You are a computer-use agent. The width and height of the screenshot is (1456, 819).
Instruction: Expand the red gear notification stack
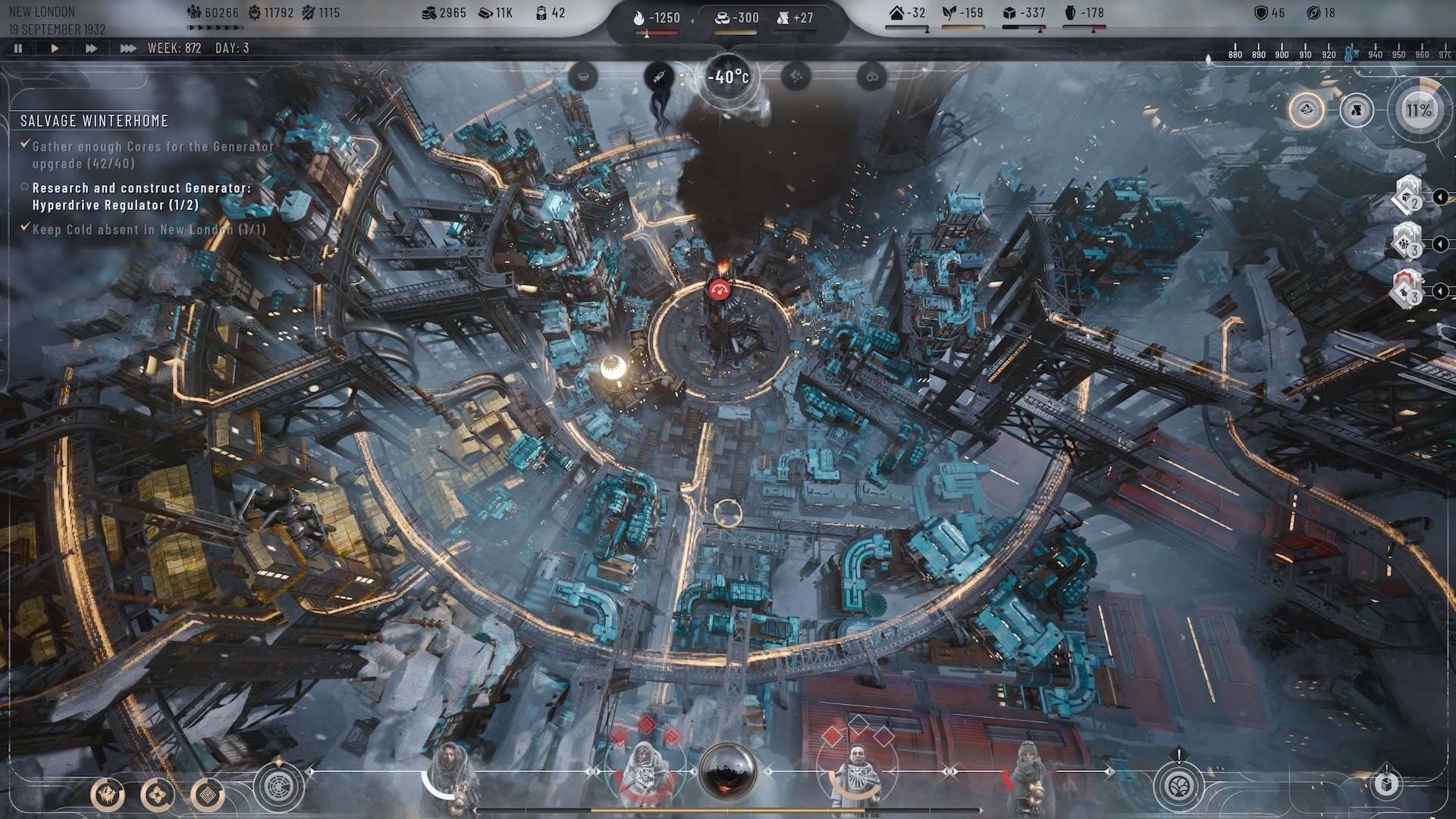click(1408, 291)
